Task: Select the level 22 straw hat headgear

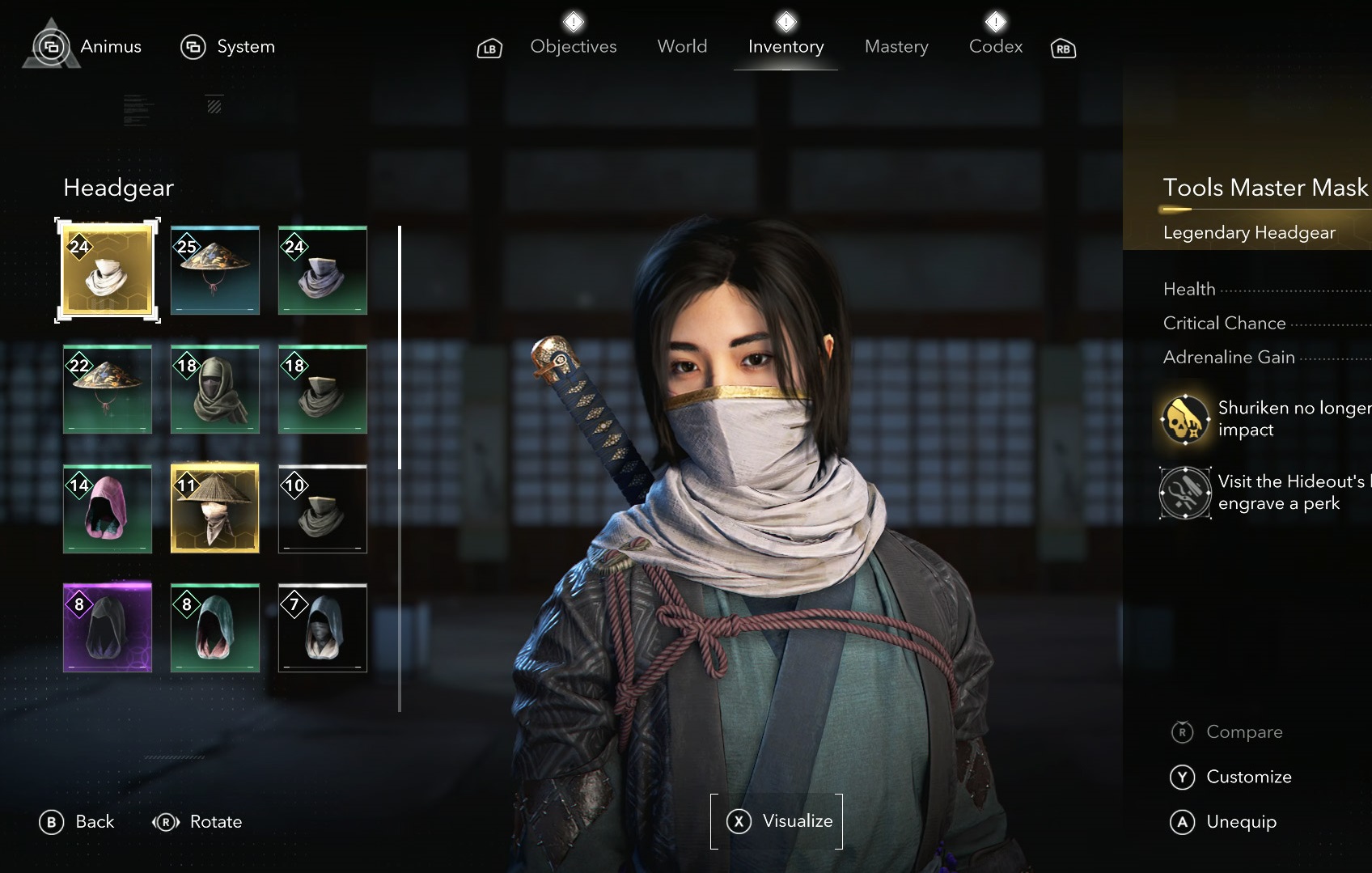Action: pos(108,389)
